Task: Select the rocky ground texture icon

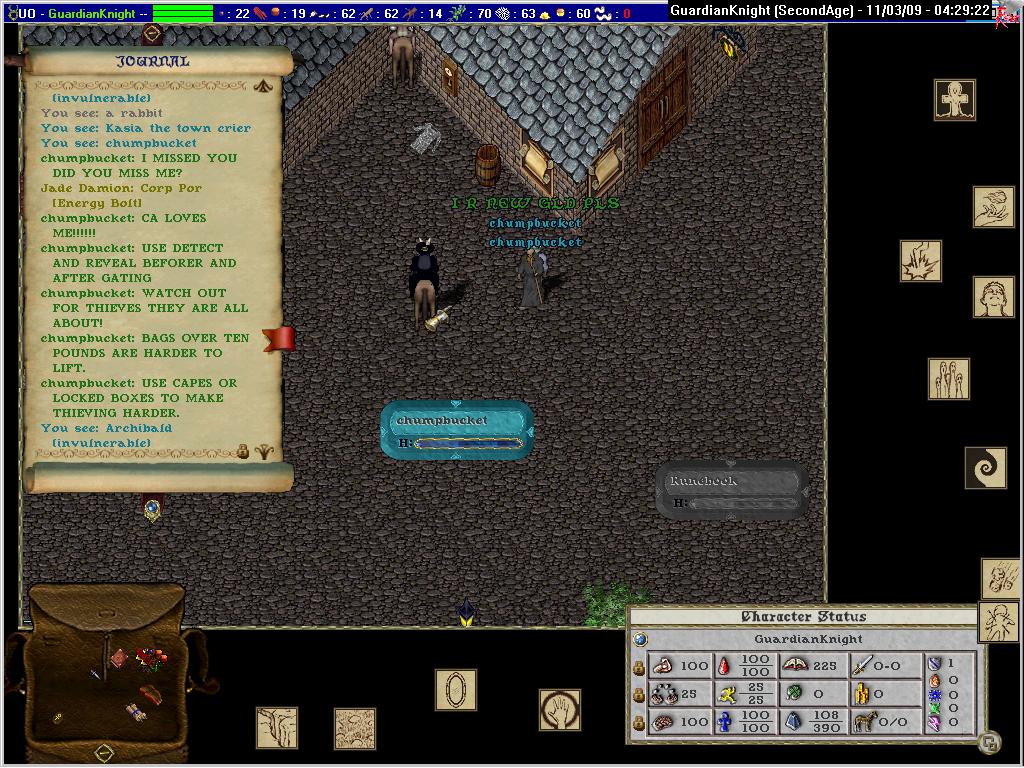Action: coord(355,728)
